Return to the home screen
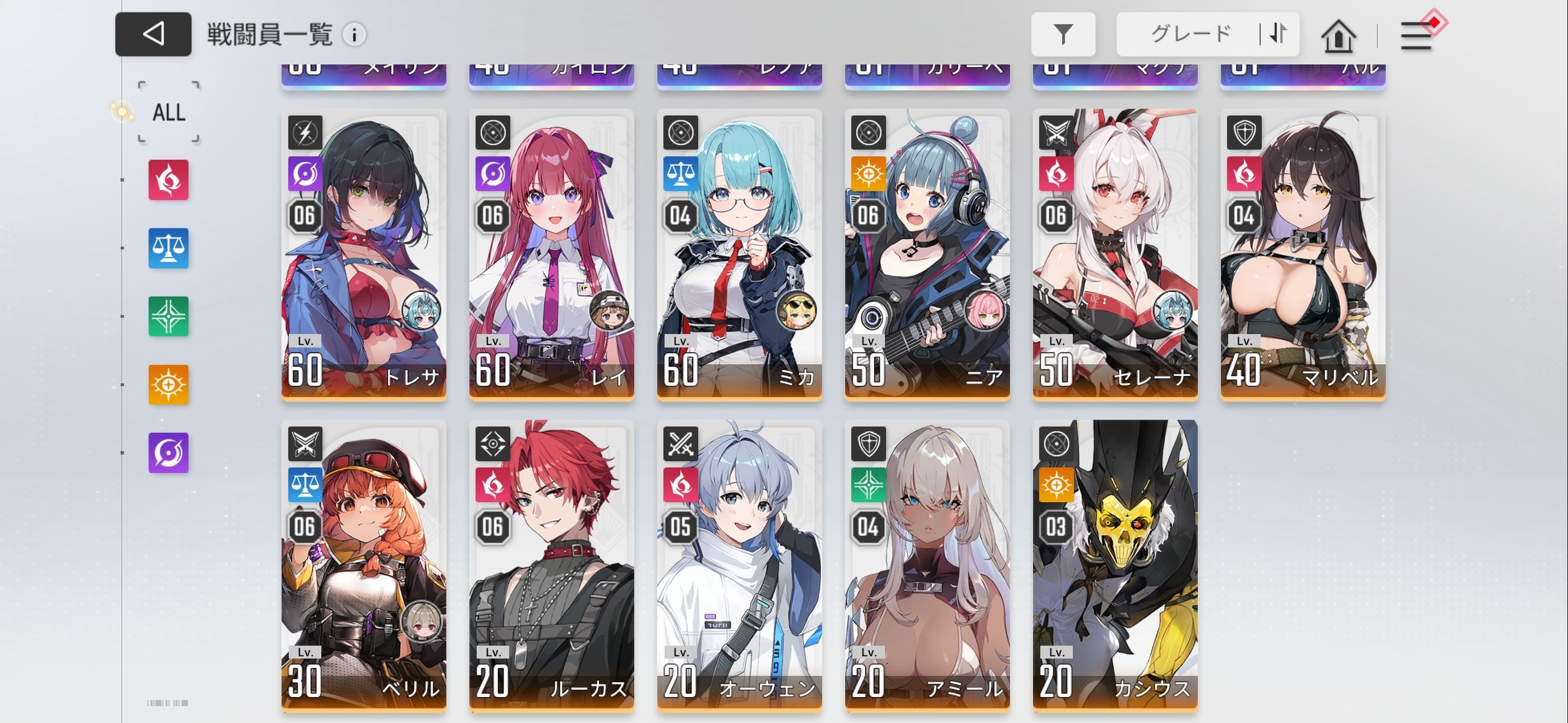Image resolution: width=1568 pixels, height=723 pixels. click(1338, 36)
